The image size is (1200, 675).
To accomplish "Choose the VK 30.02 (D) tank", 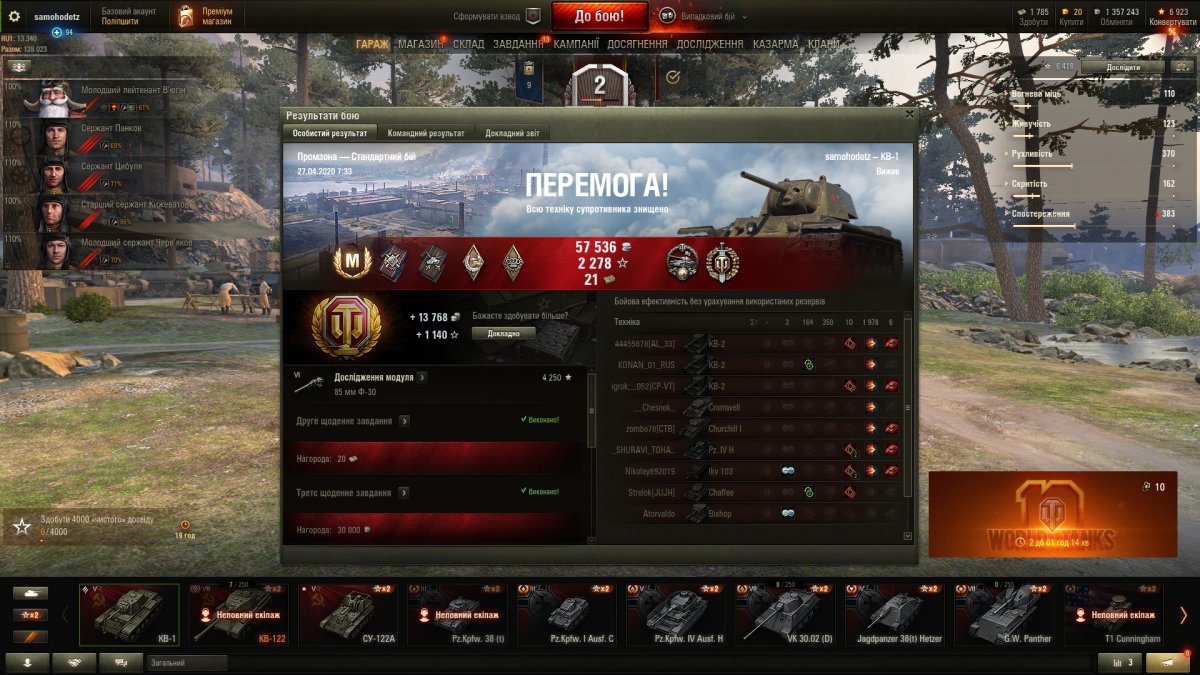I will (787, 615).
